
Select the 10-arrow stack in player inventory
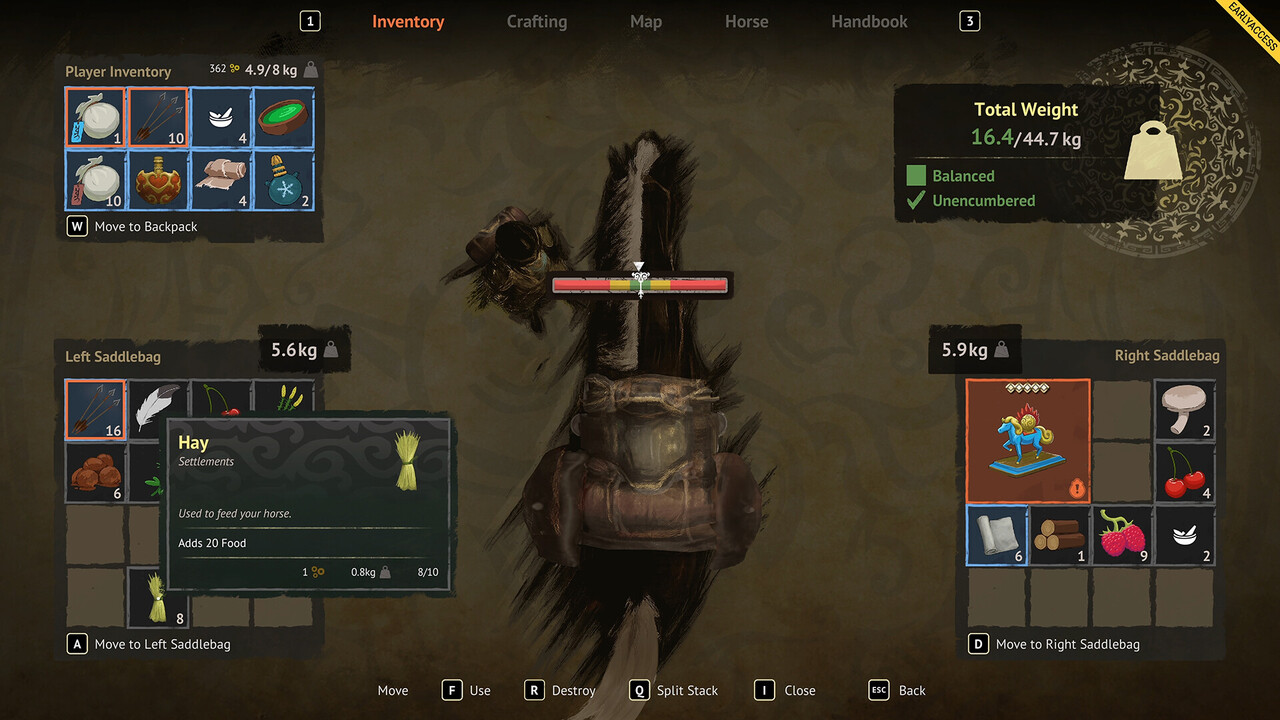pyautogui.click(x=158, y=118)
